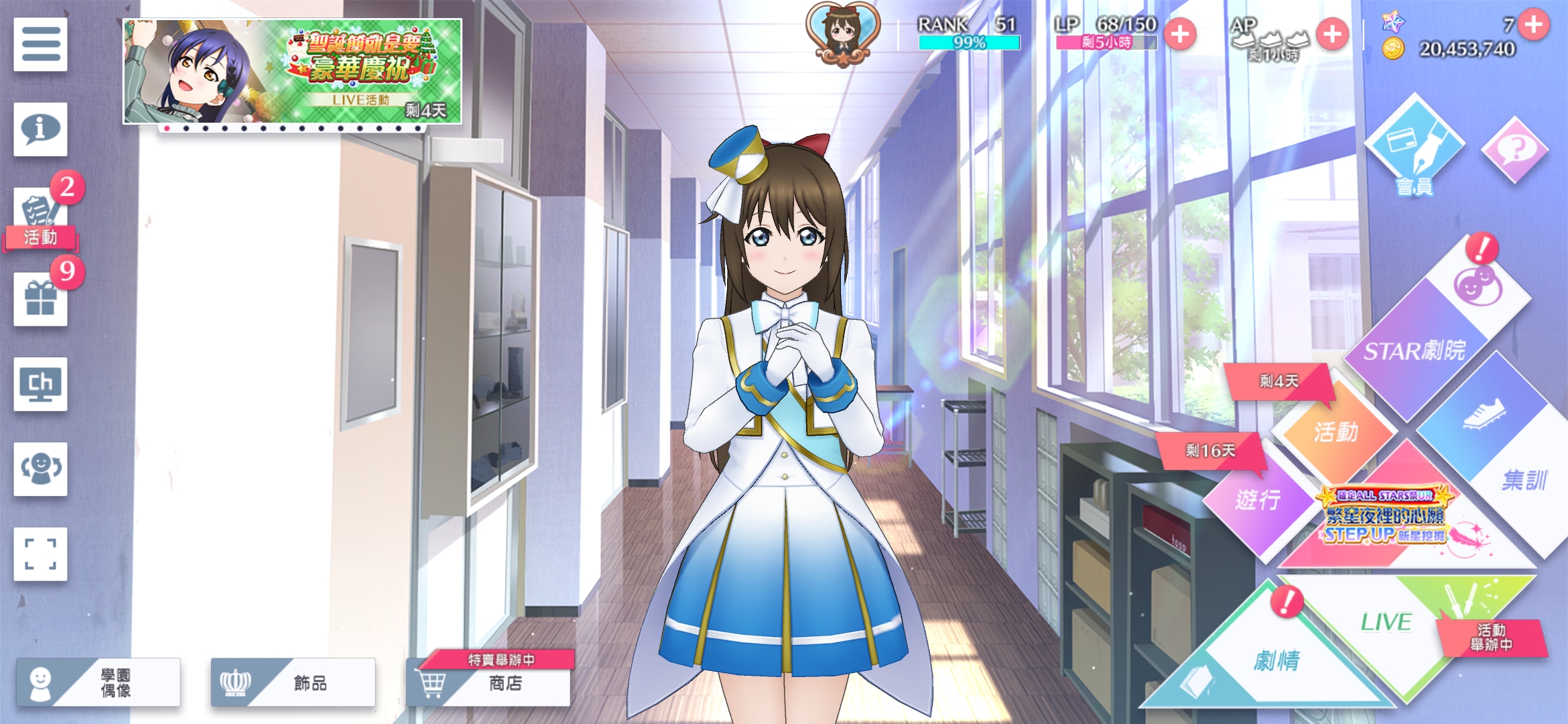Open the hamburger main menu
This screenshot has height=724, width=1568.
pos(40,44)
